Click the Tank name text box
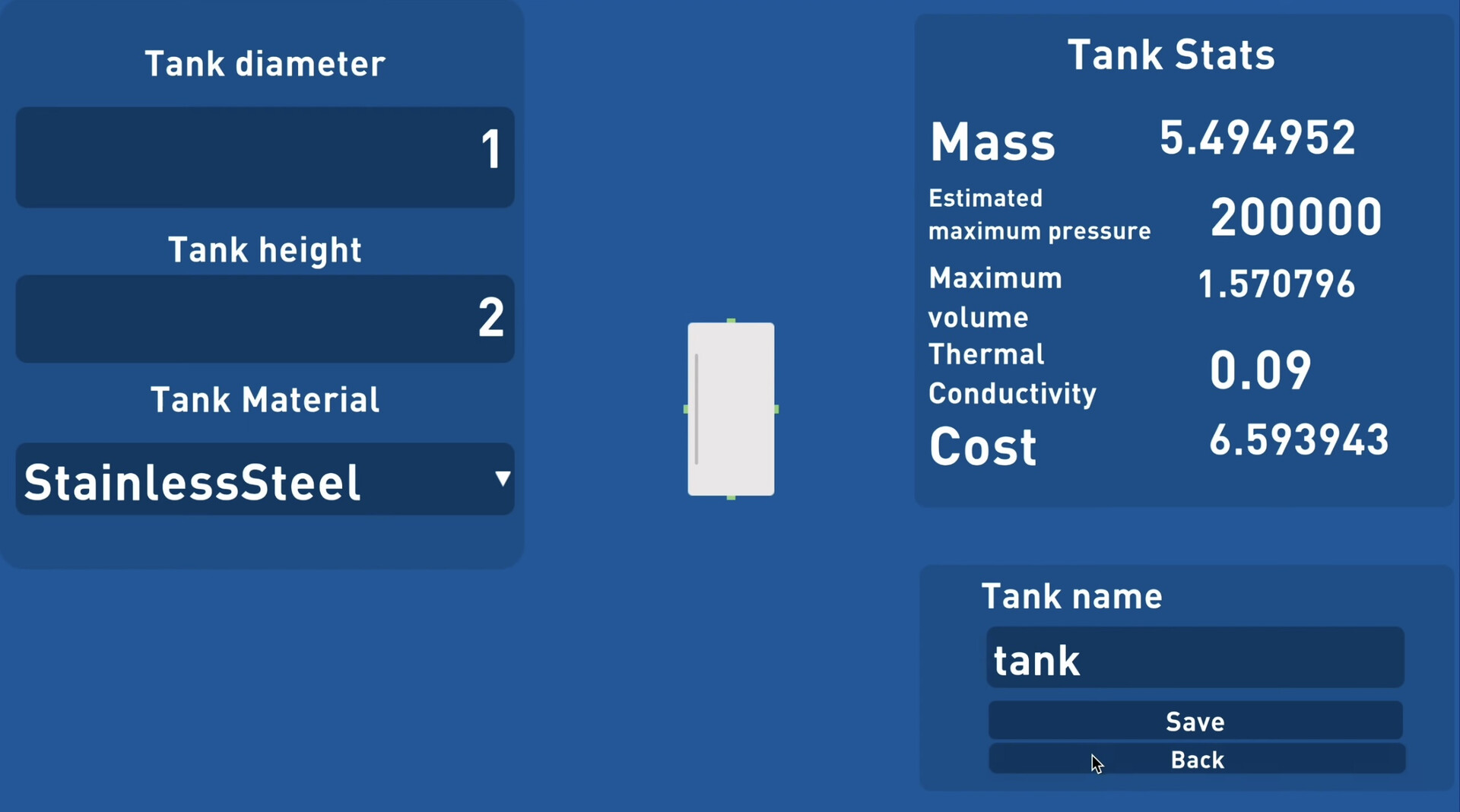Image resolution: width=1460 pixels, height=812 pixels. point(1194,658)
